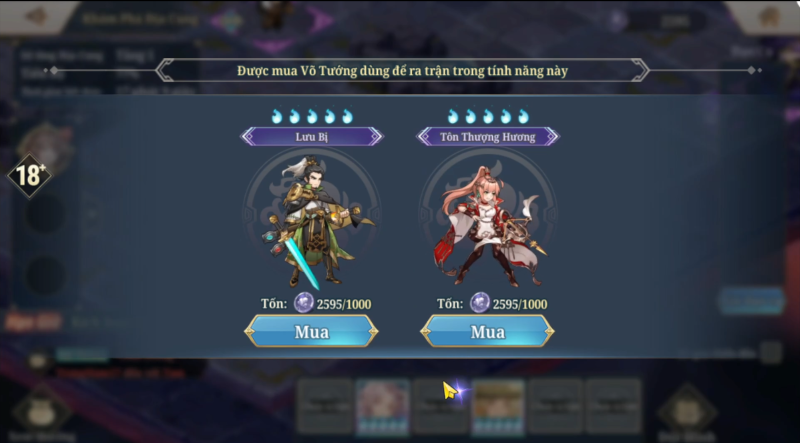Buy the Lưu Bị general
The image size is (800, 443).
click(x=312, y=331)
